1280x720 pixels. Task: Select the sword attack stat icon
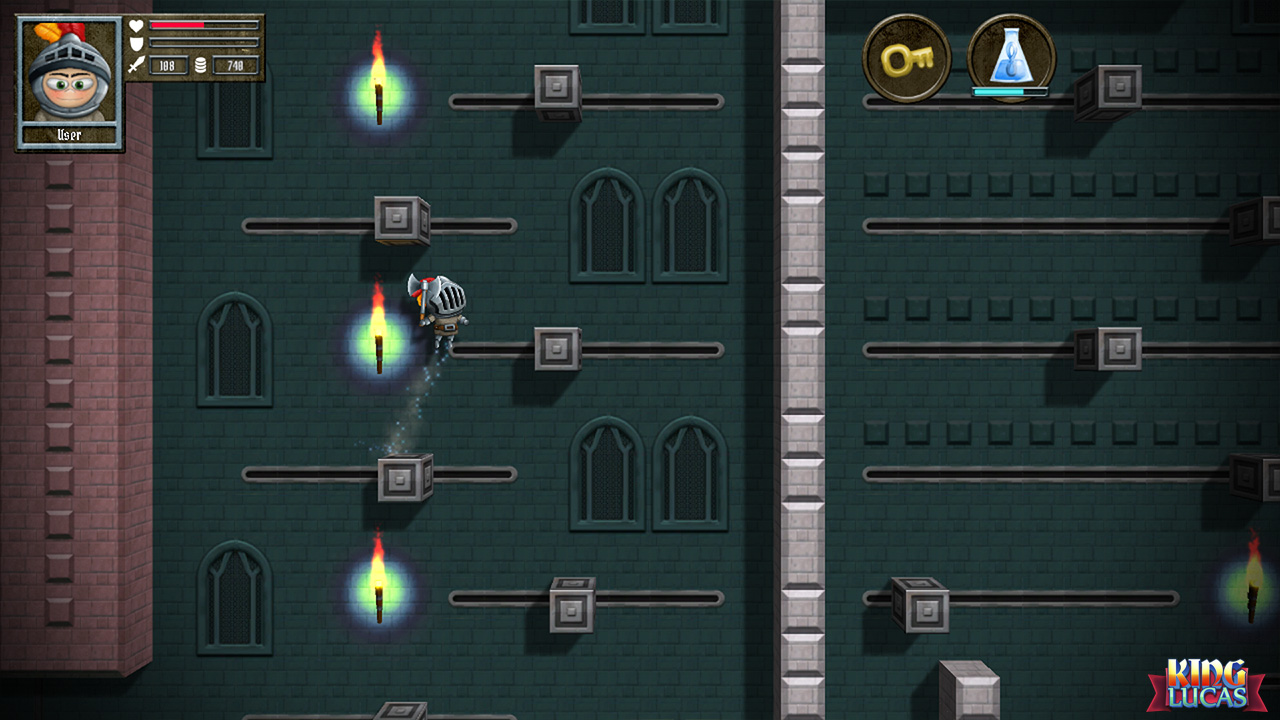pyautogui.click(x=136, y=65)
